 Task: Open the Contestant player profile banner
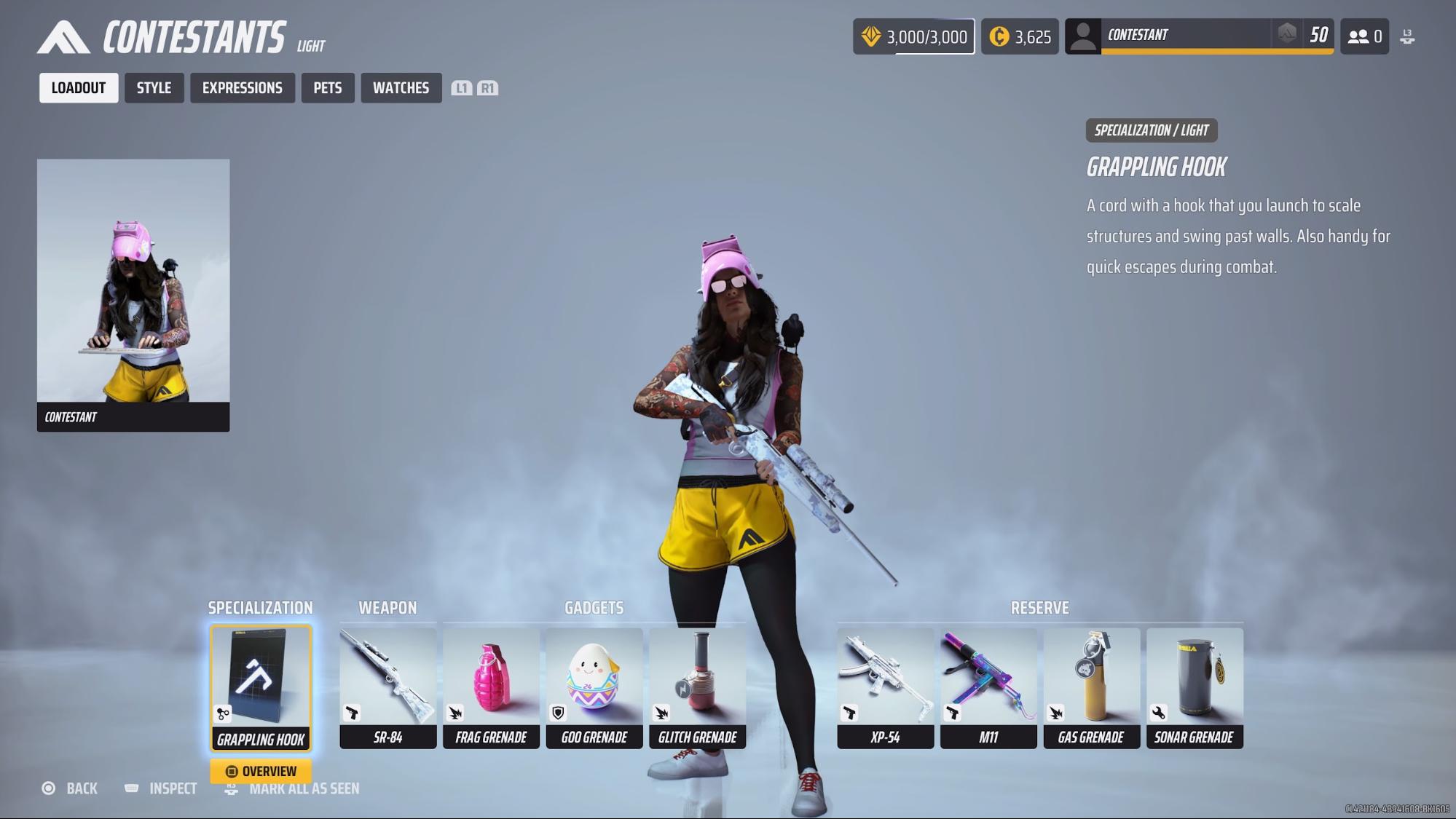tap(1199, 36)
